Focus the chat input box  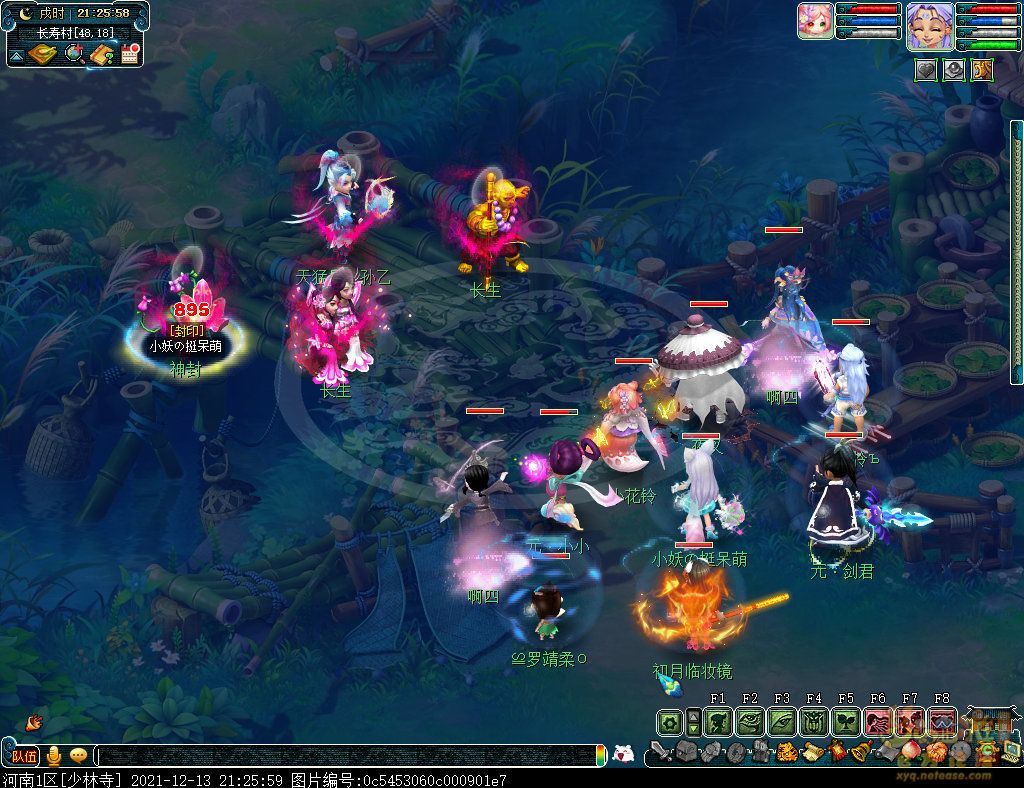348,755
